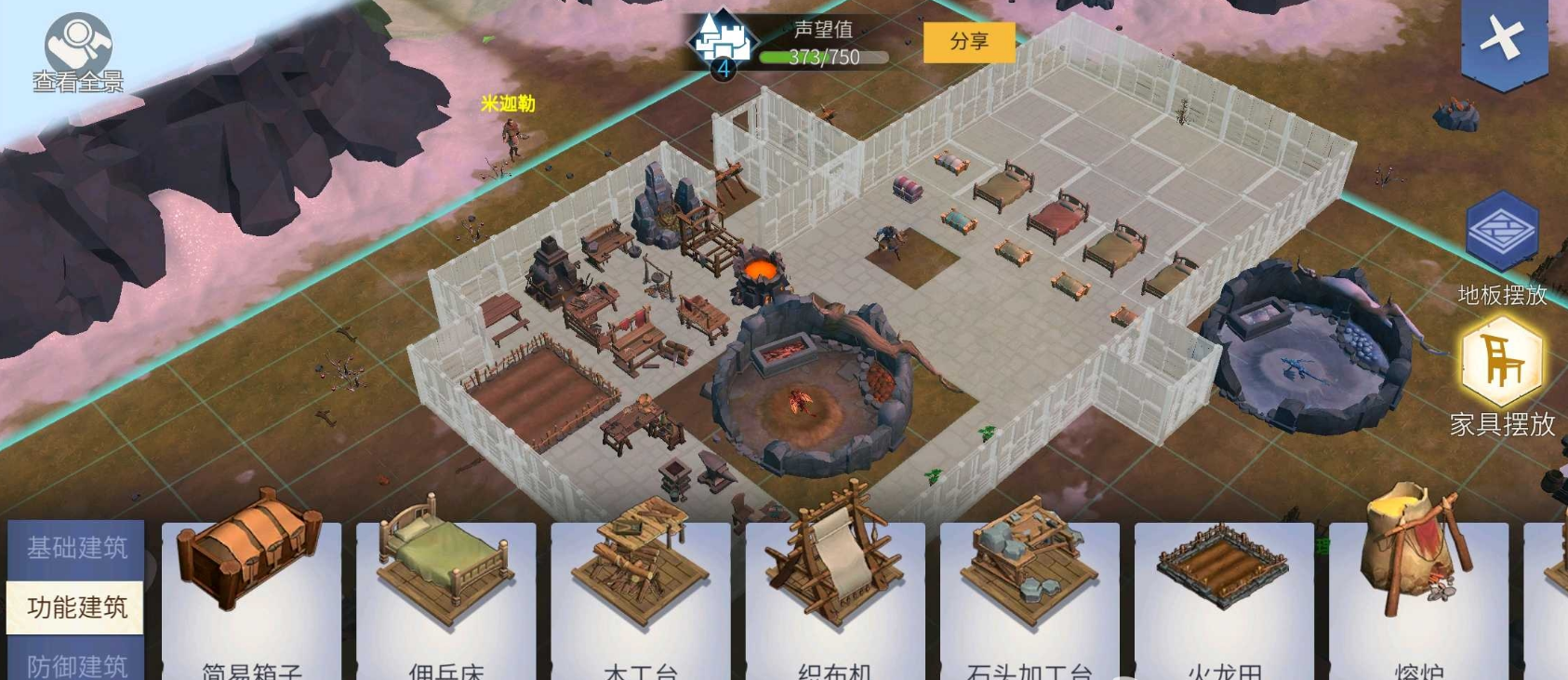Pick the 木工台 woodworking bench card
The height and width of the screenshot is (680, 1568).
click(x=640, y=595)
